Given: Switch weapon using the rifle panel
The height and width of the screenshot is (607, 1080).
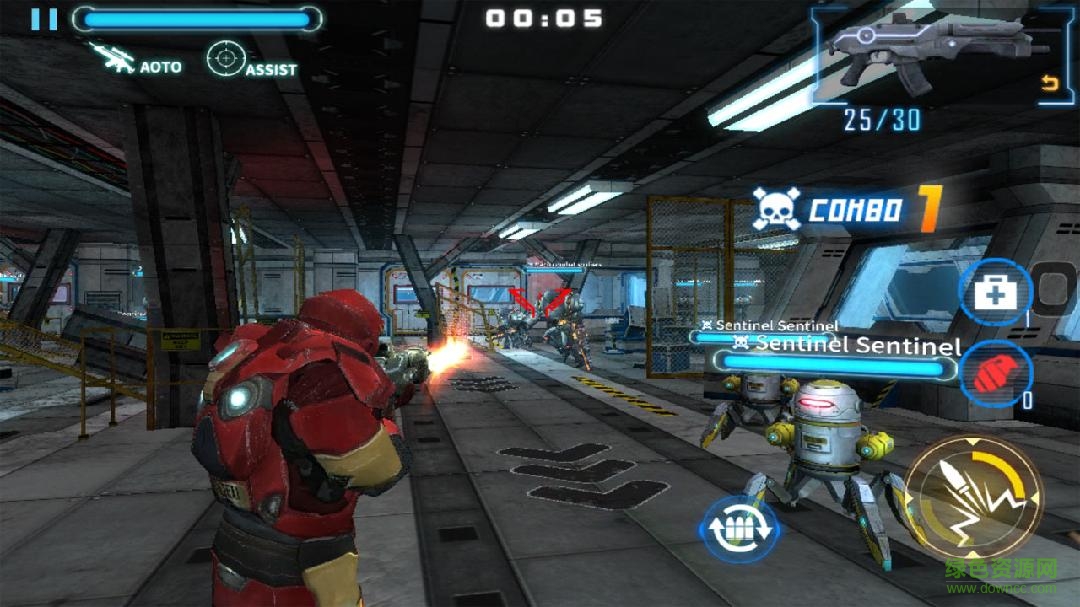Looking at the screenshot, I should click(x=933, y=57).
